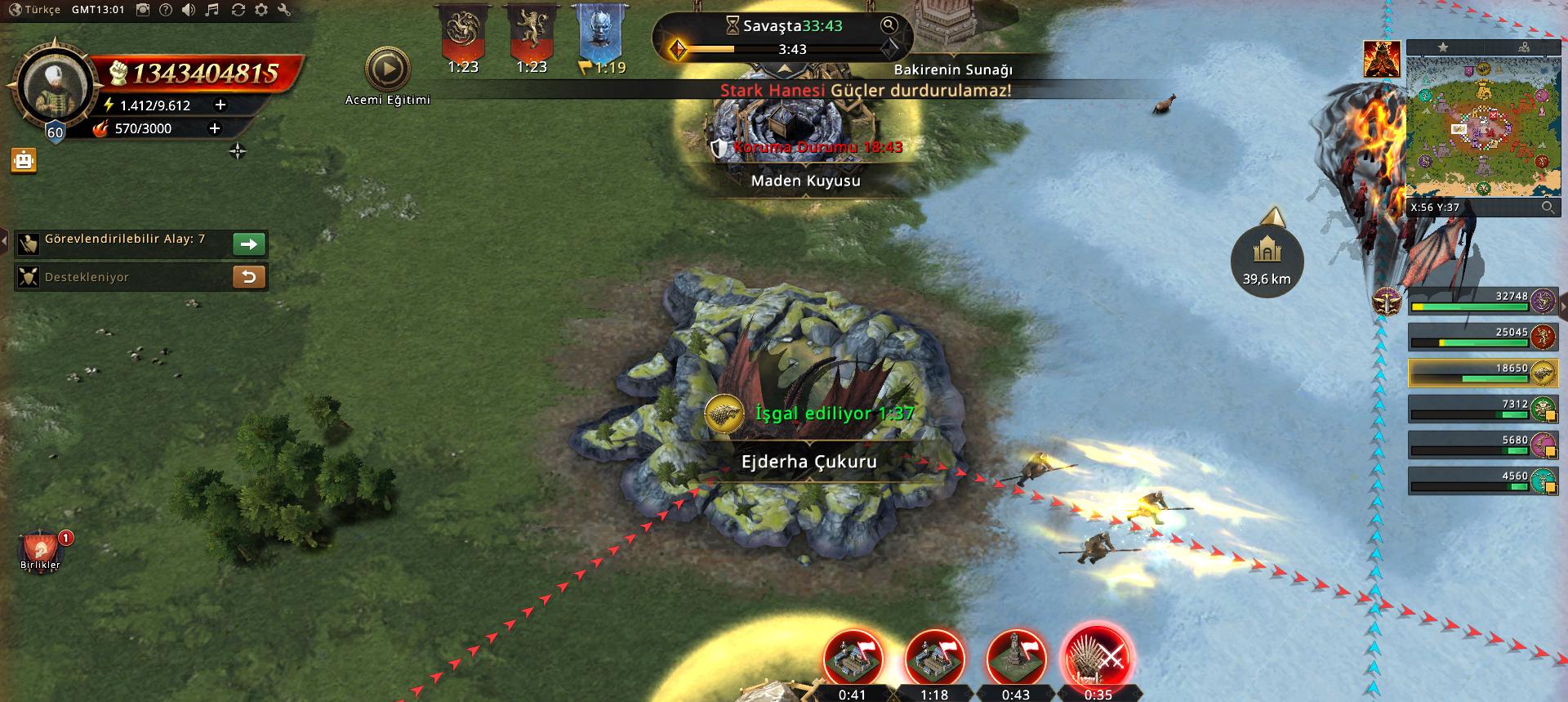Add energy with the lightning plus button
The image size is (1568, 702).
[x=220, y=105]
